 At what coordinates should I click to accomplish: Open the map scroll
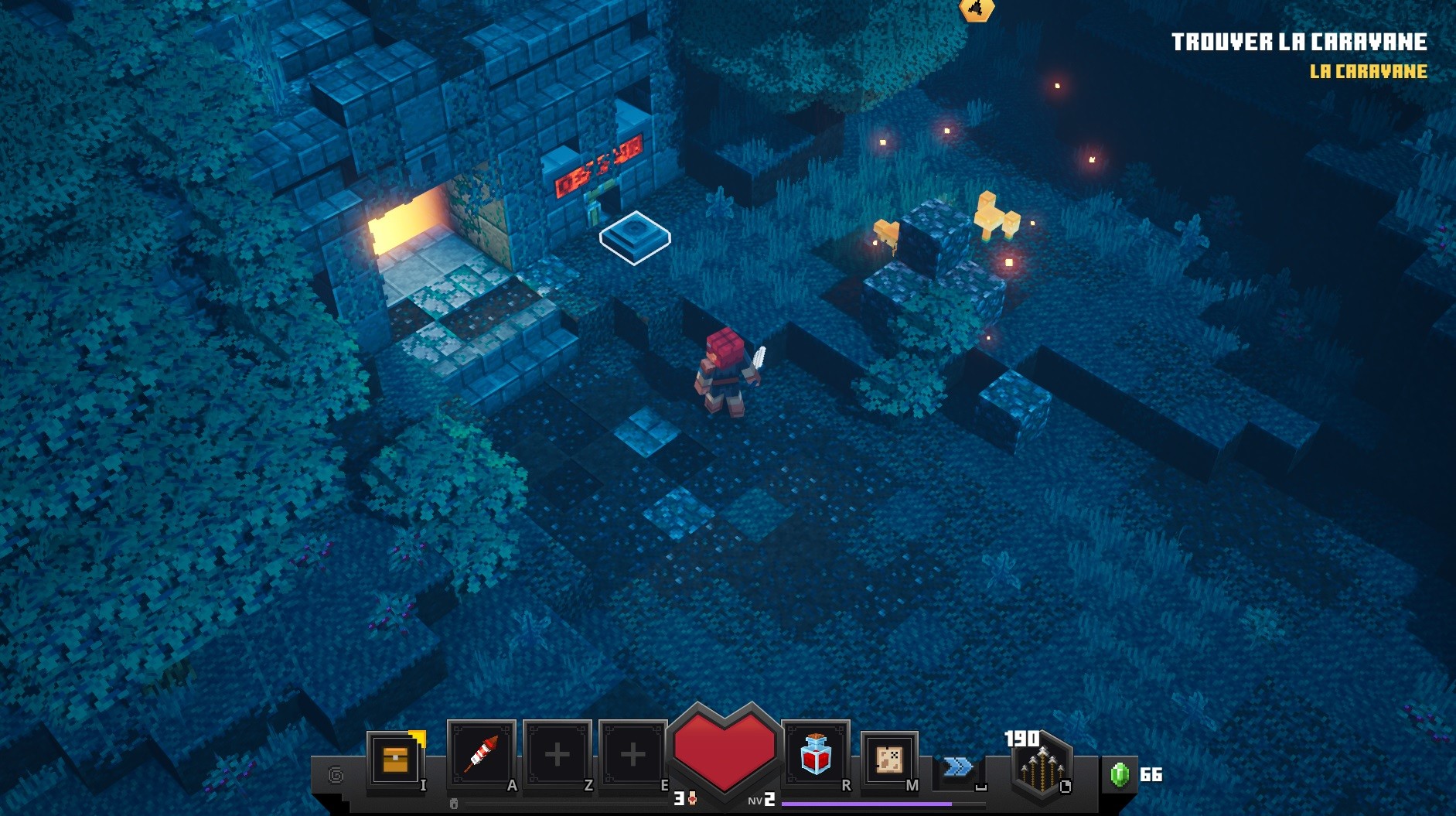tap(888, 758)
